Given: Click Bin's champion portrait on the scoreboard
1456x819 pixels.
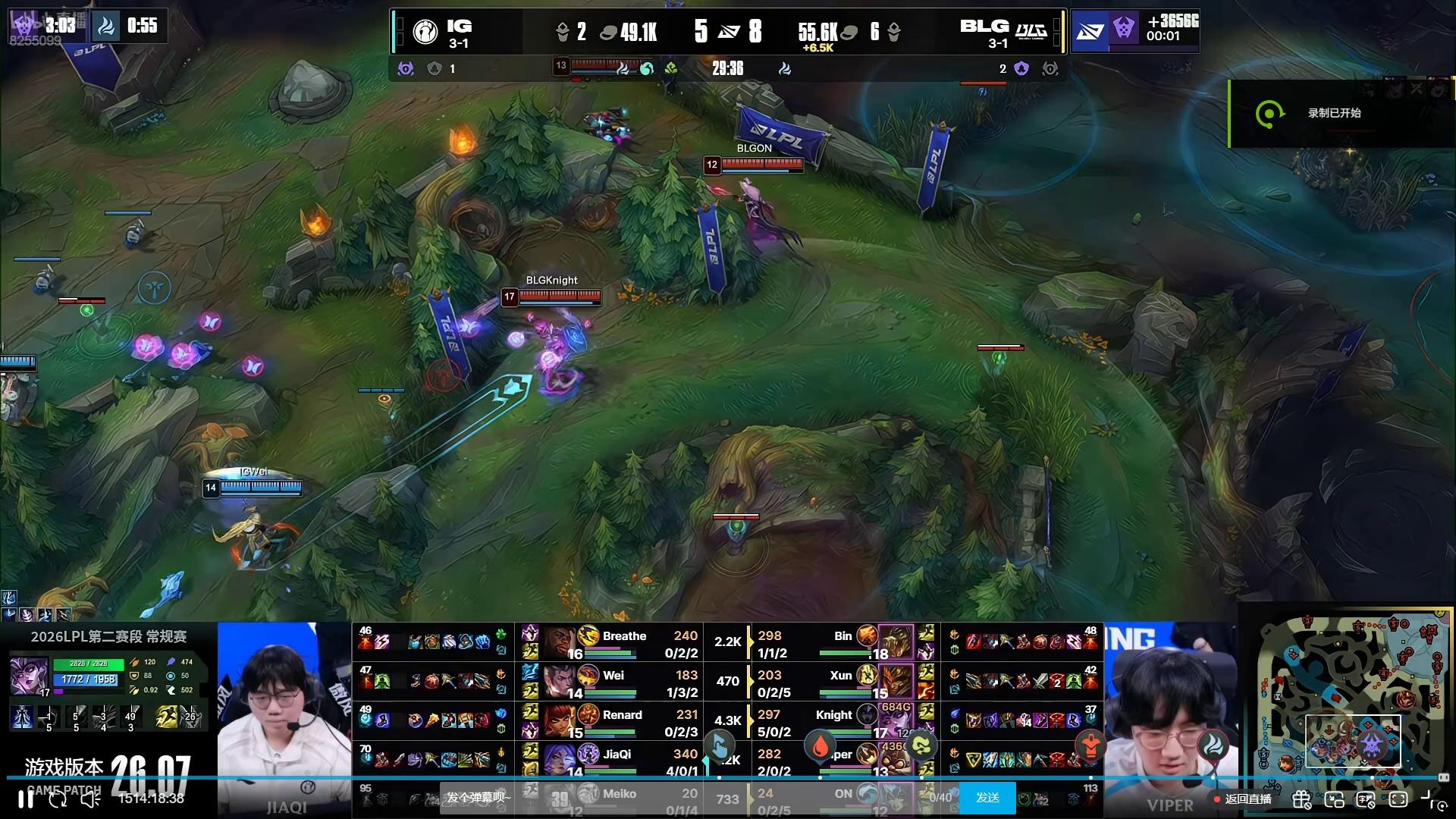Looking at the screenshot, I should click(x=896, y=642).
